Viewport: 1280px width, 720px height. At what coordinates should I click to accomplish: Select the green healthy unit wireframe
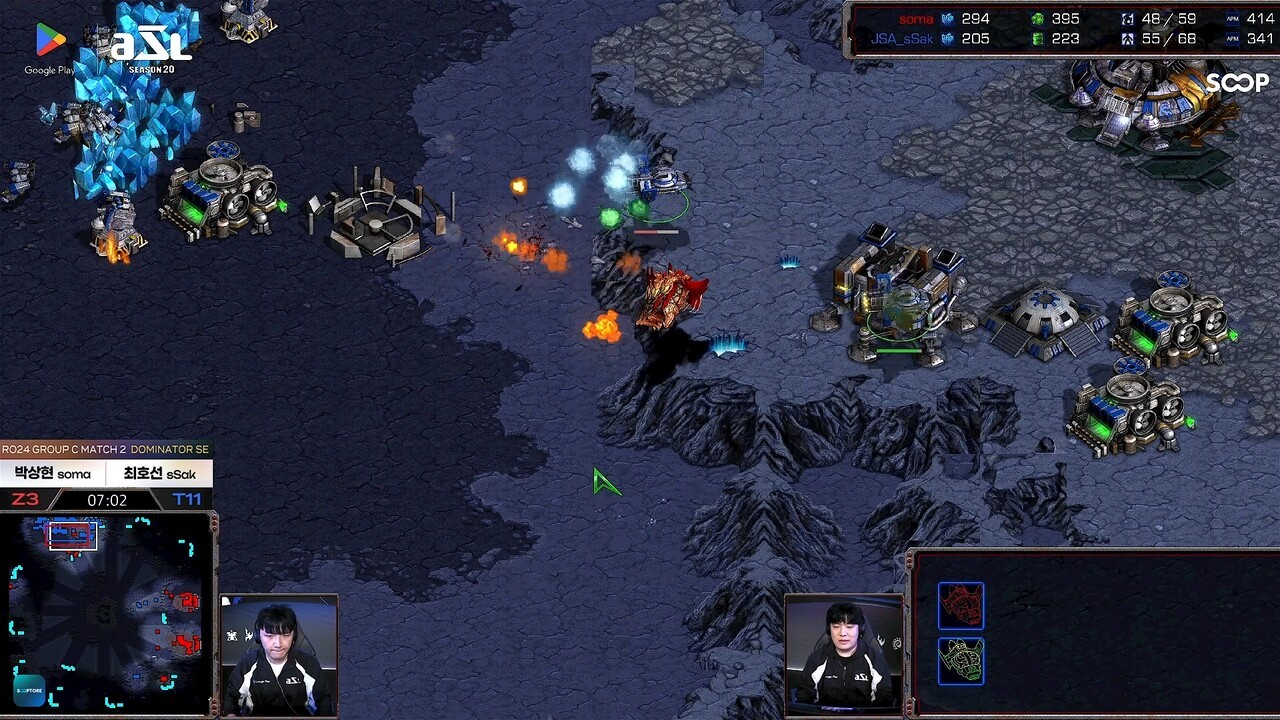960,661
